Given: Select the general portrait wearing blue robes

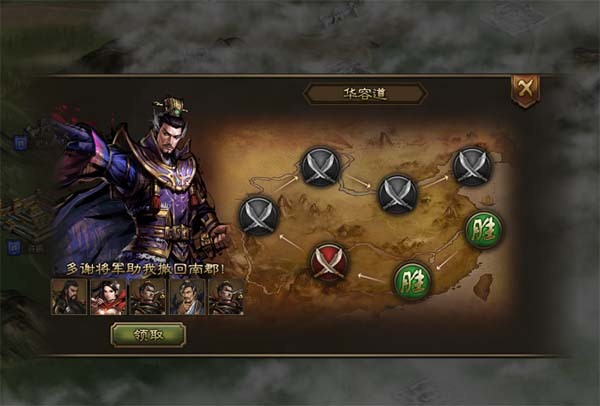Looking at the screenshot, I should 187,297.
